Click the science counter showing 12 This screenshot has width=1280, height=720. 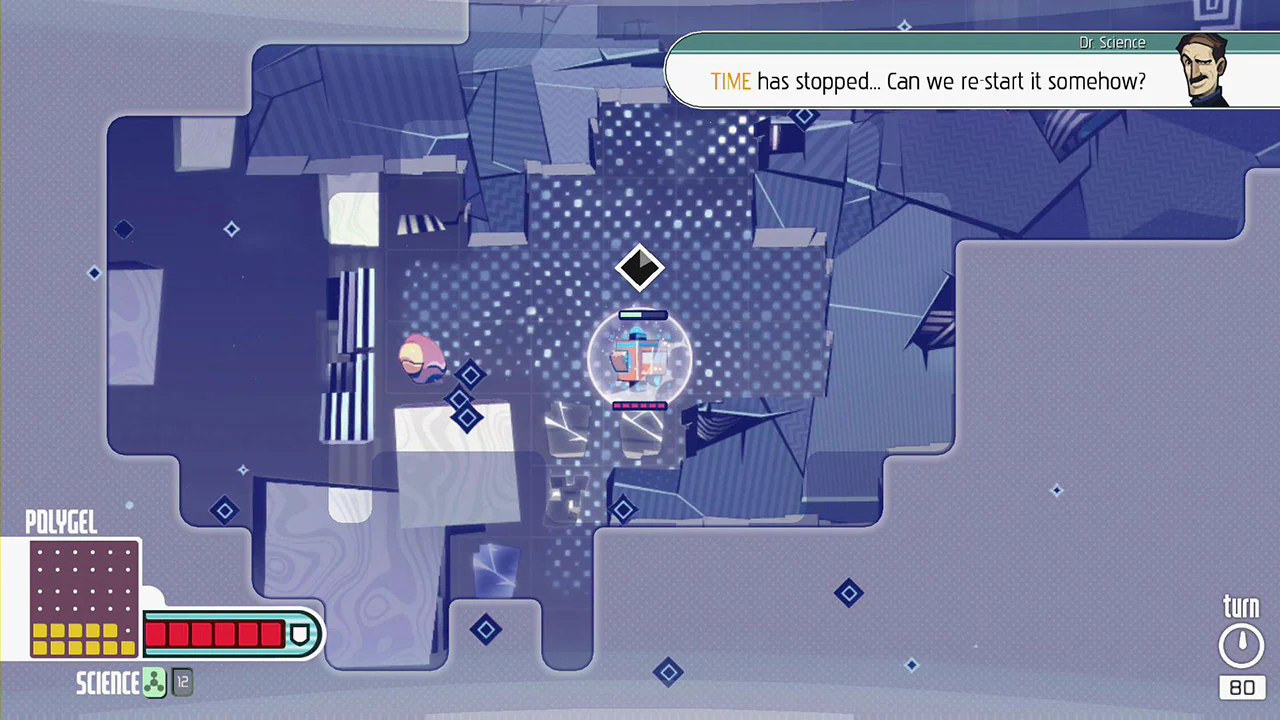182,682
